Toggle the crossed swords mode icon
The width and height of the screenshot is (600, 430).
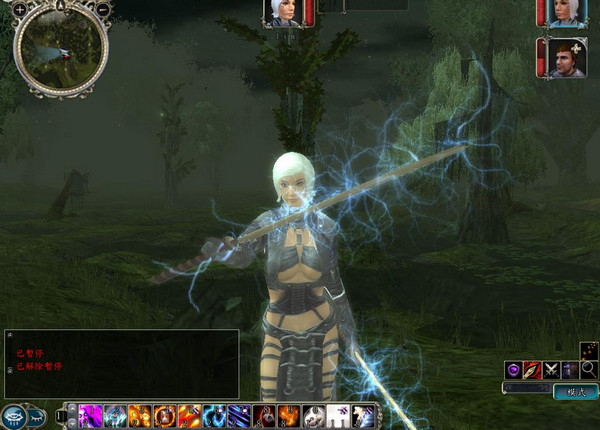[551, 370]
